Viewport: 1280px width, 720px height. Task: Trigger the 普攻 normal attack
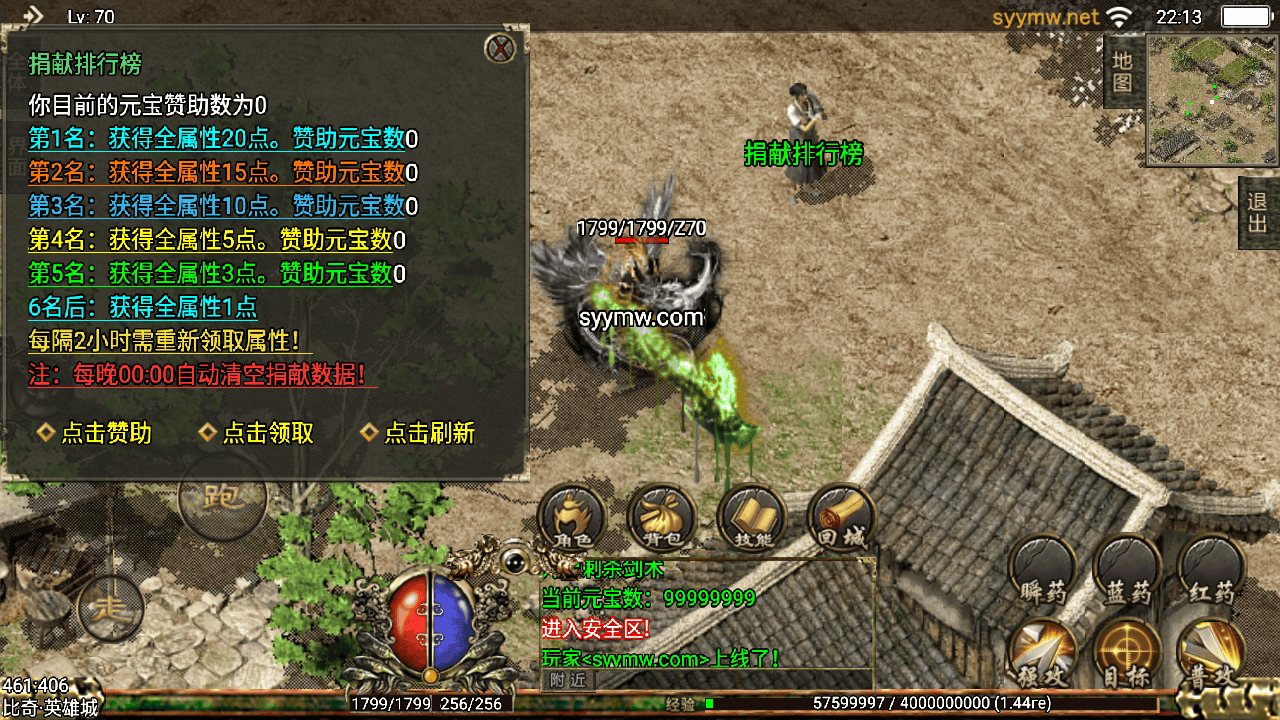(1211, 654)
